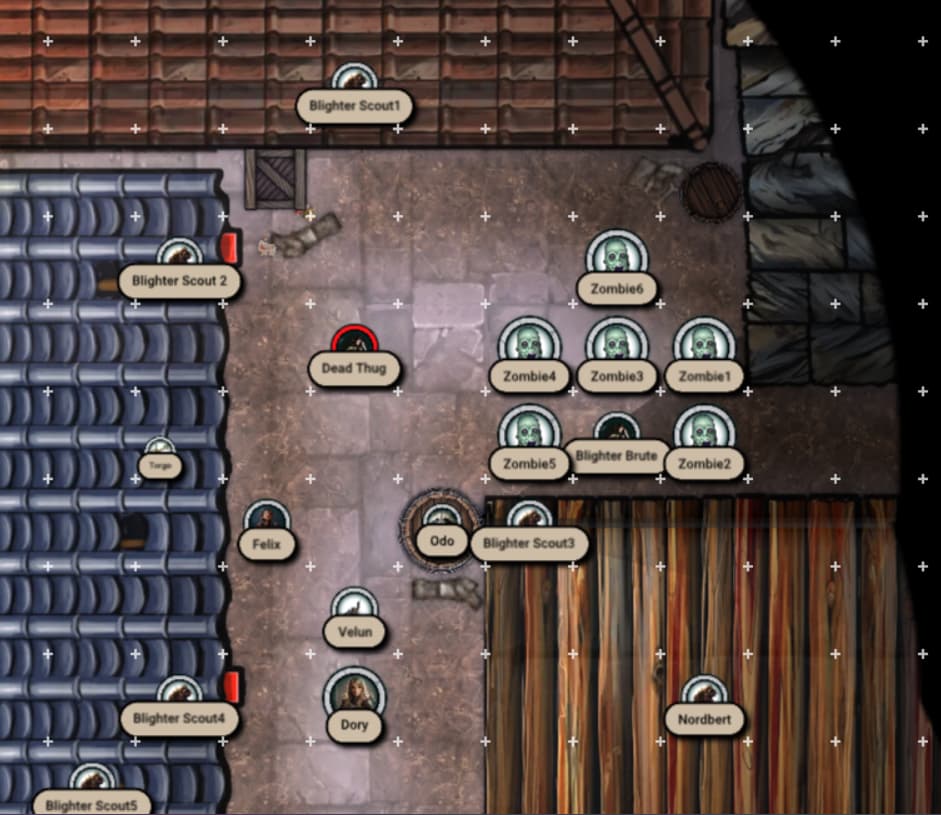This screenshot has width=941, height=815.
Task: Select the Blighter Brute token
Action: pos(616,433)
